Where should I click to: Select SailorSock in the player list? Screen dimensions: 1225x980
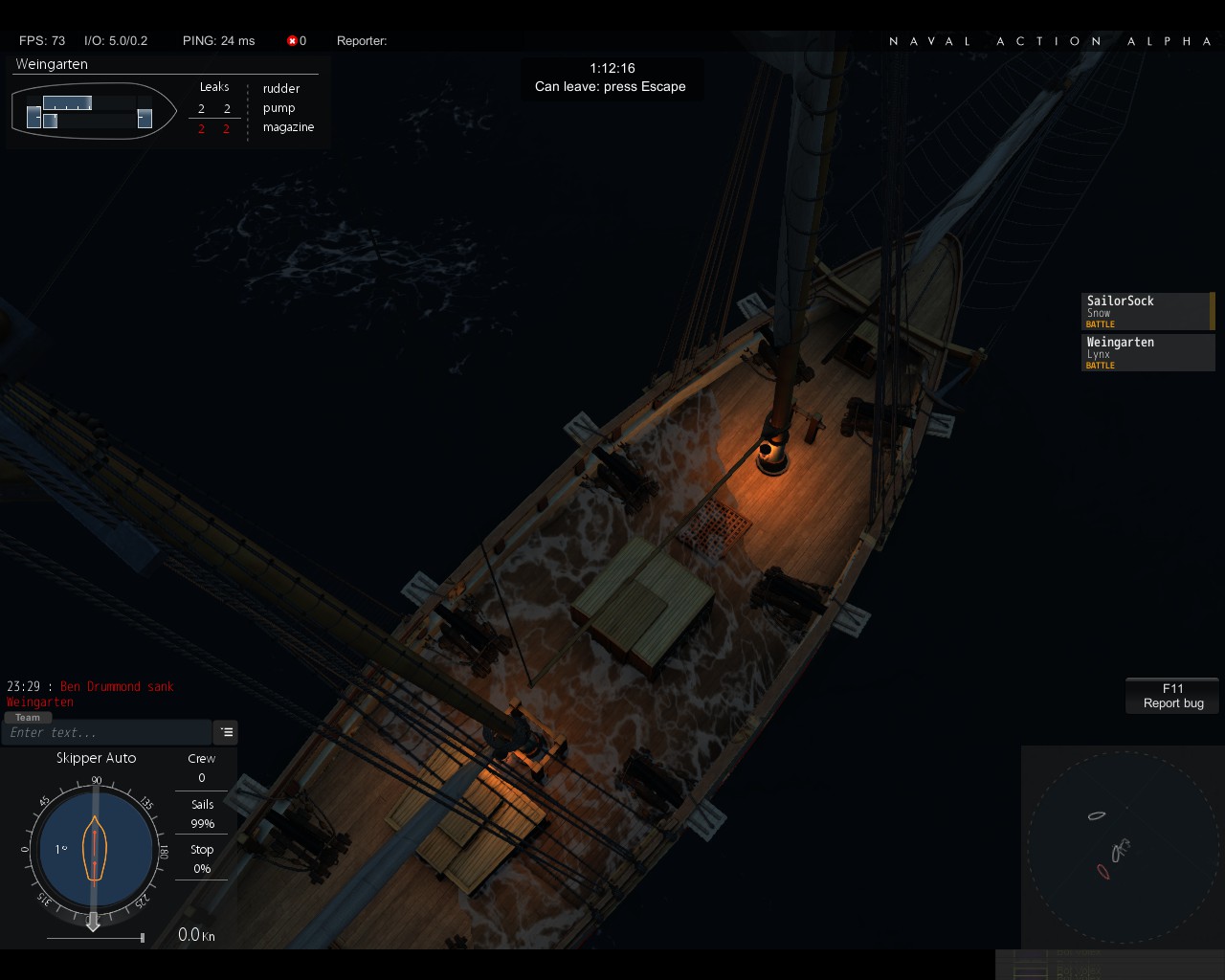pos(1147,311)
